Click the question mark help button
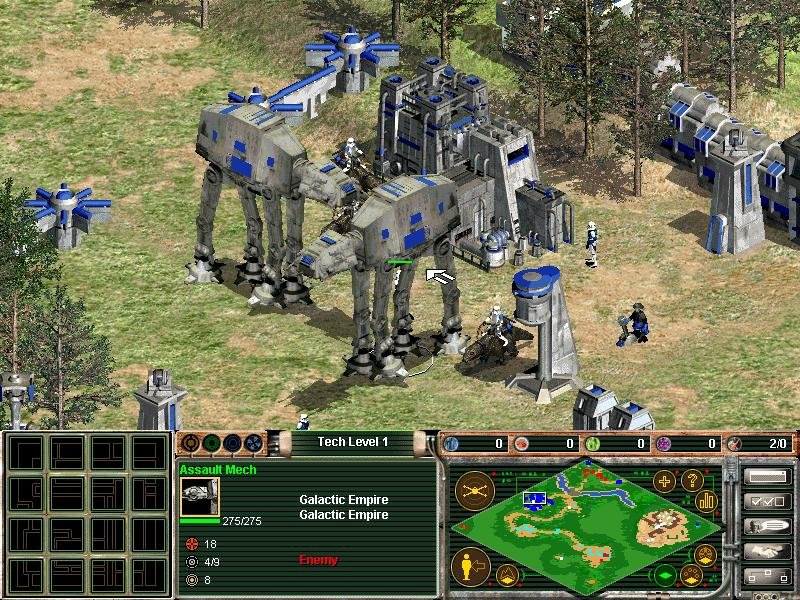The height and width of the screenshot is (600, 800). click(689, 481)
